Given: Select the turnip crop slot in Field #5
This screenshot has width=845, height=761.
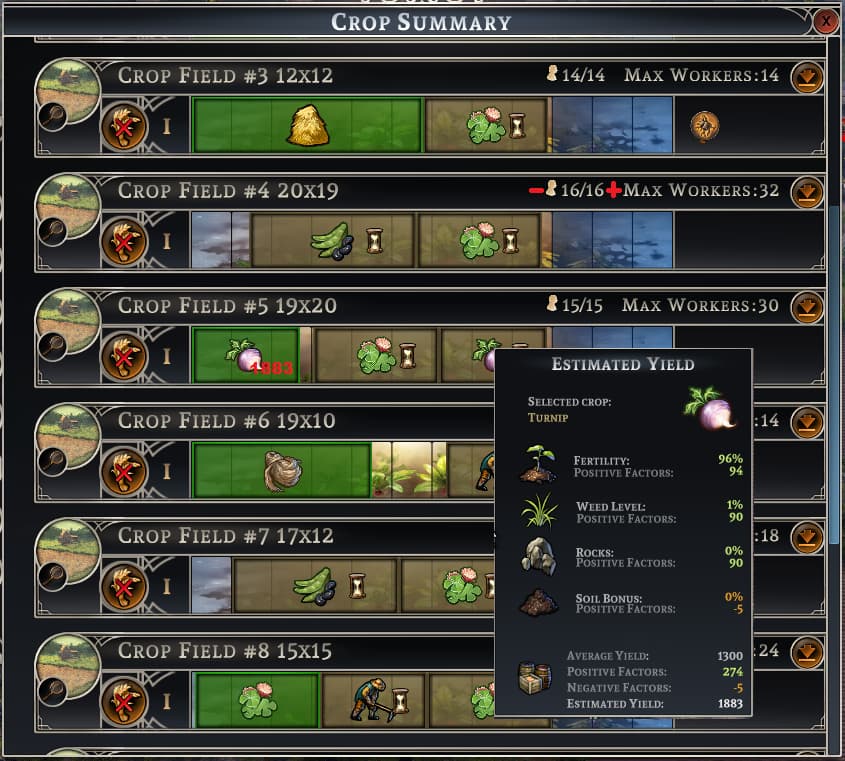Looking at the screenshot, I should pyautogui.click(x=246, y=356).
